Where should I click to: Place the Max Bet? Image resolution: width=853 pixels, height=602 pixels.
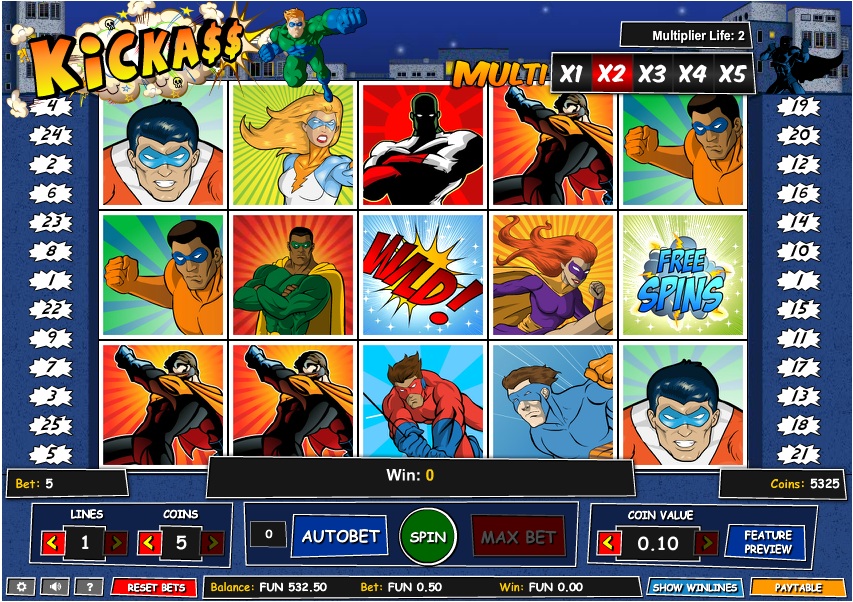(517, 537)
